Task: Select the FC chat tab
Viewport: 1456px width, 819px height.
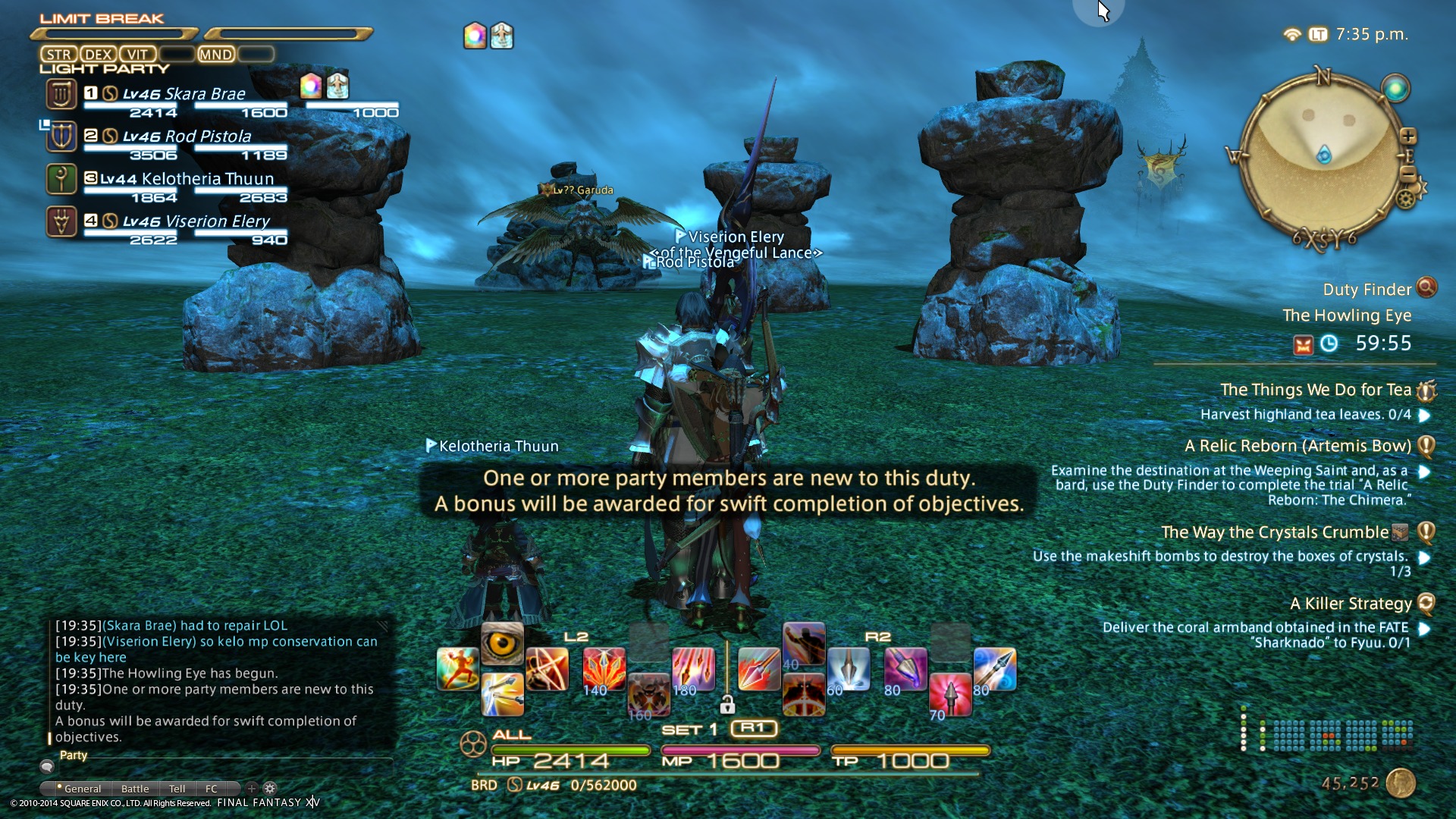Action: pyautogui.click(x=212, y=789)
